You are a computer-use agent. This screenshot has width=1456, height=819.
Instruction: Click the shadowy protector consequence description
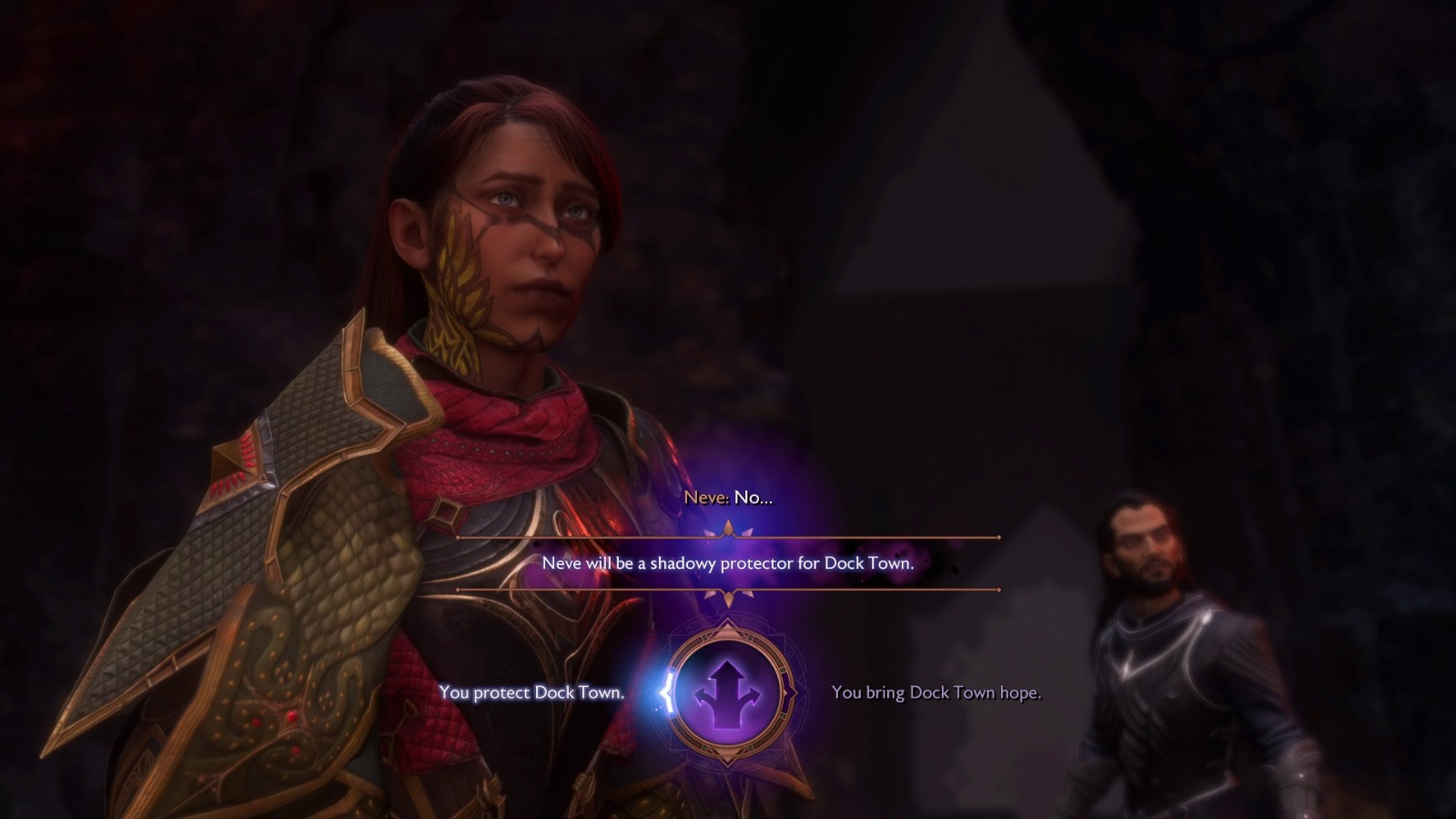click(x=728, y=564)
